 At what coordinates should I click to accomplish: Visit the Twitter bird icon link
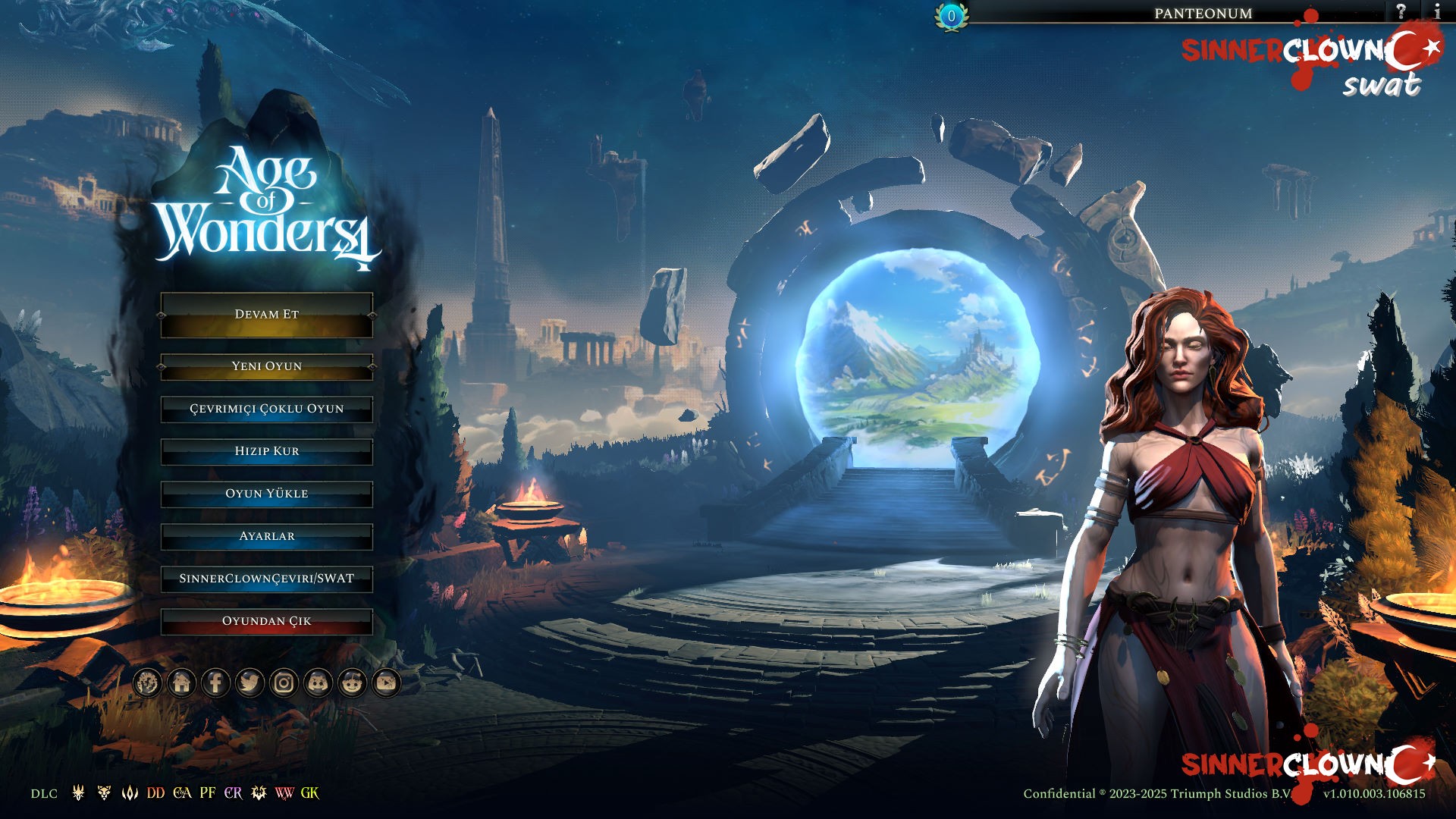tap(249, 683)
